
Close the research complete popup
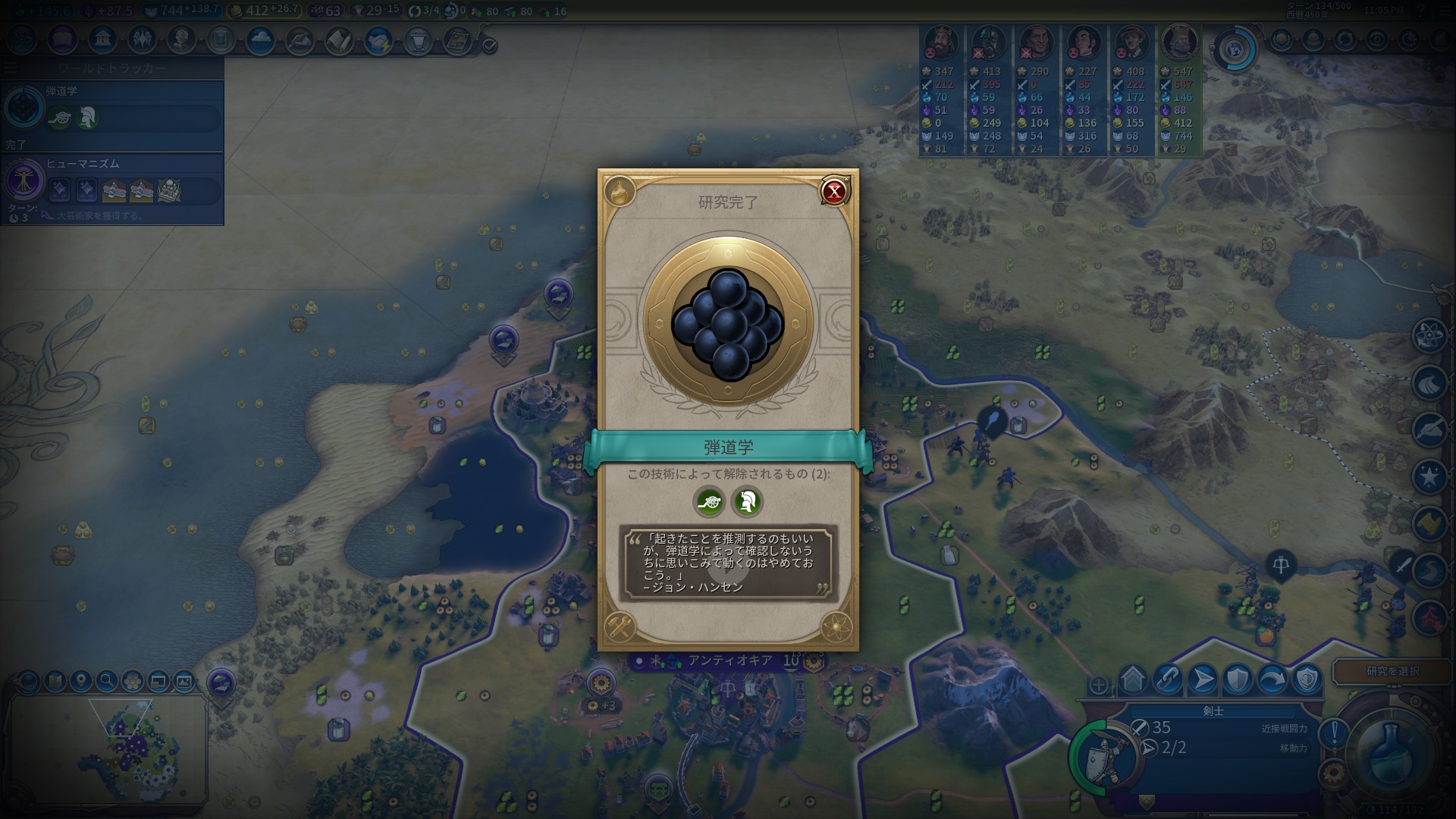(x=833, y=192)
